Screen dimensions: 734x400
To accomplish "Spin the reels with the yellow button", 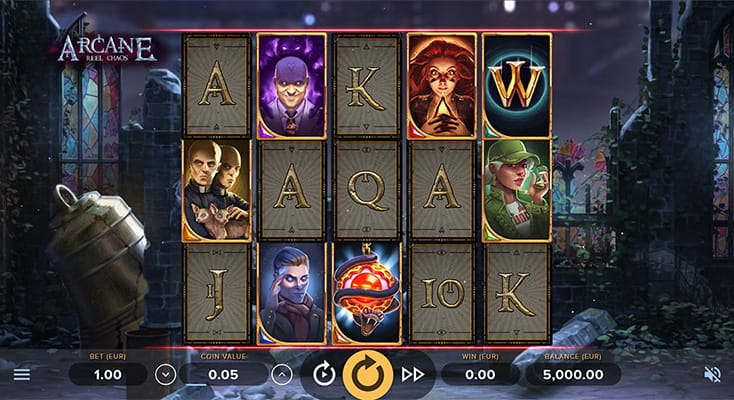I will pos(368,374).
